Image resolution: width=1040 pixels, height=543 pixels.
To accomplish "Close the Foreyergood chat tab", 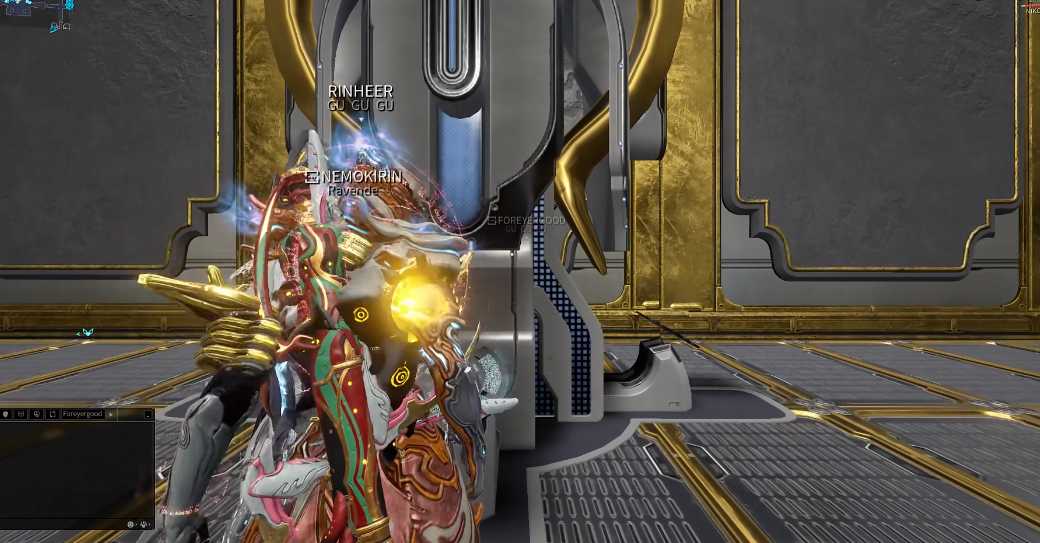I will tap(111, 413).
